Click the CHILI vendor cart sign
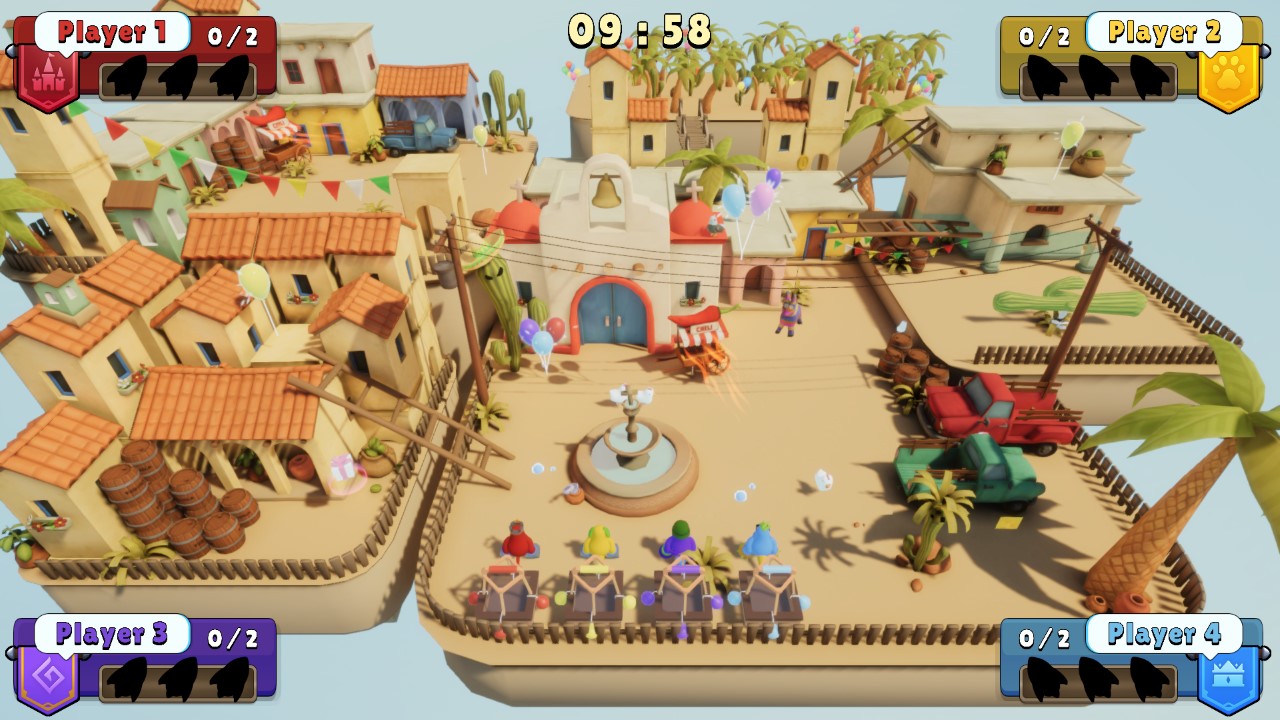 (x=704, y=330)
